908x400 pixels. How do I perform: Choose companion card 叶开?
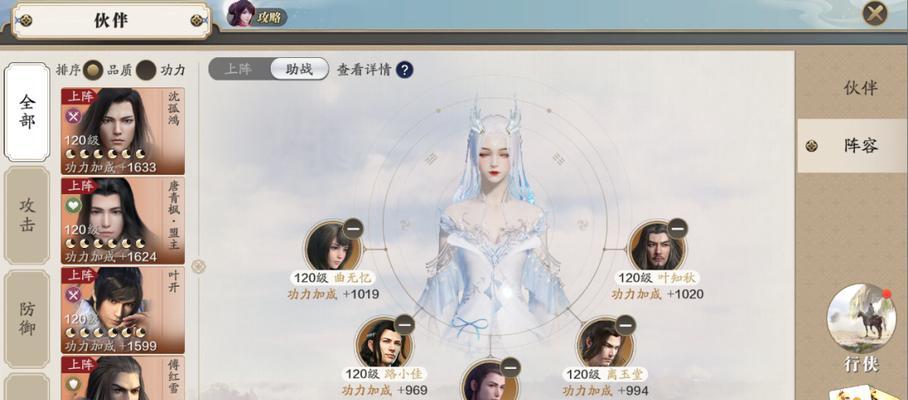(x=122, y=310)
